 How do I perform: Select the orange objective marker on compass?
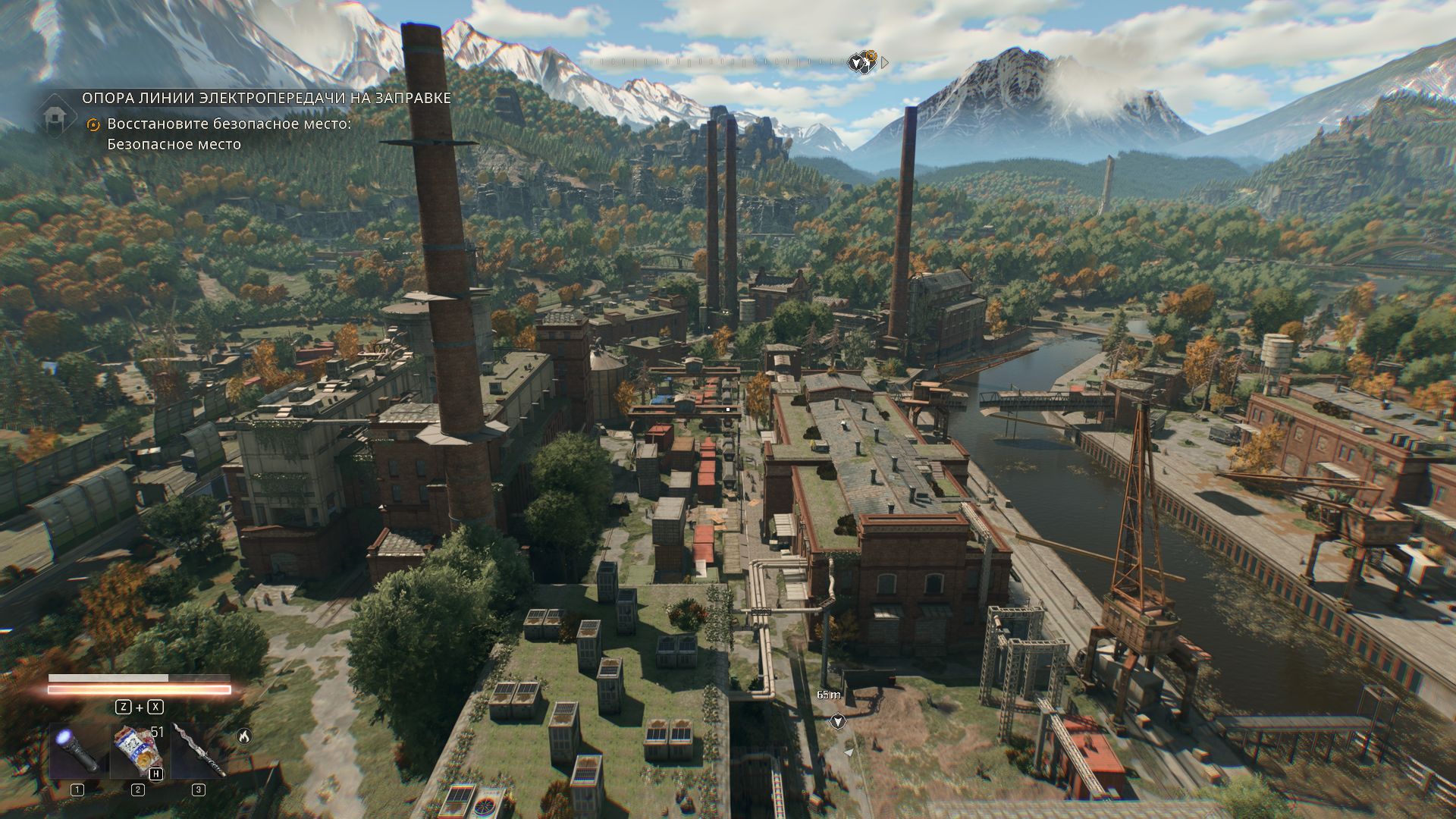click(871, 56)
